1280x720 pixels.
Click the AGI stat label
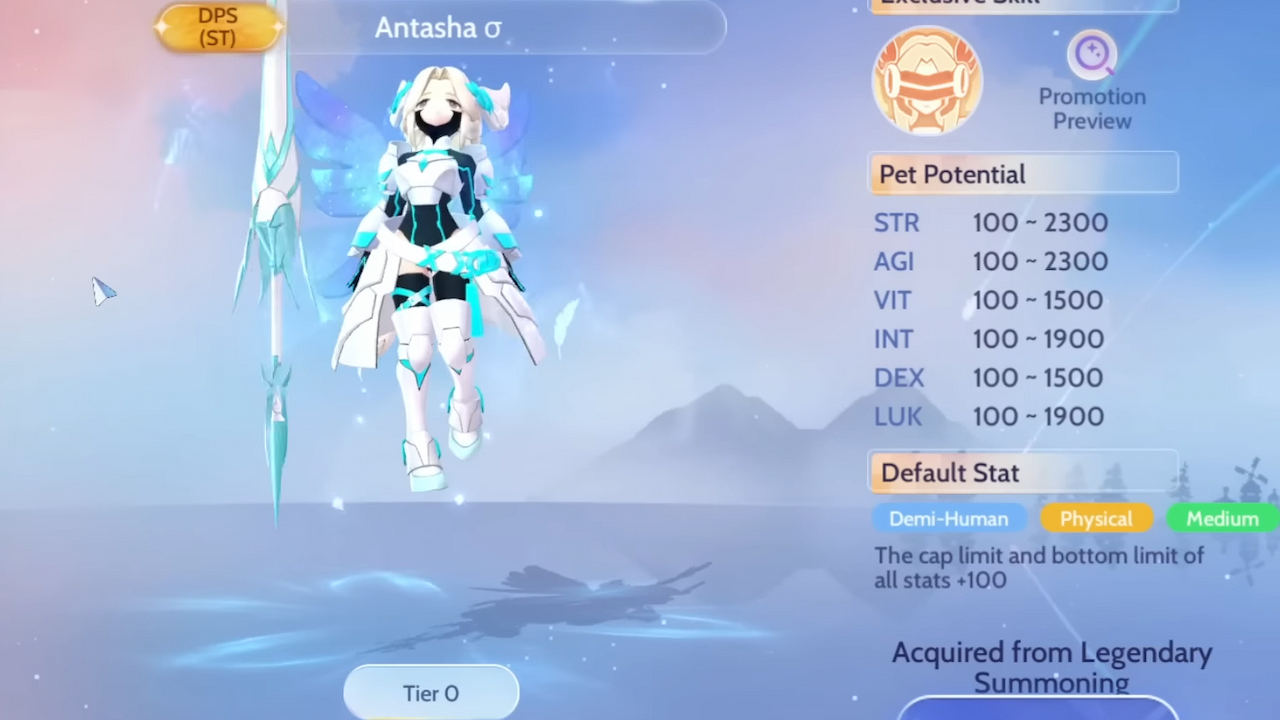coord(893,261)
